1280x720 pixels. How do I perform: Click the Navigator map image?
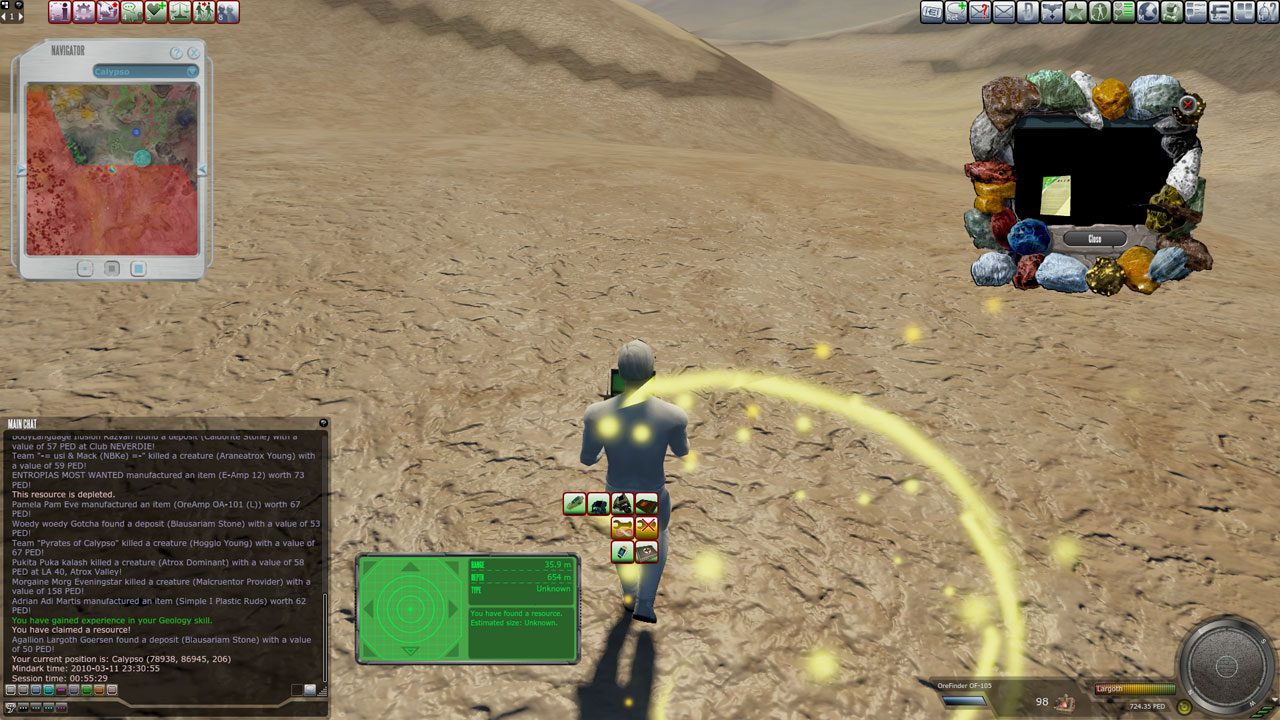click(x=112, y=168)
